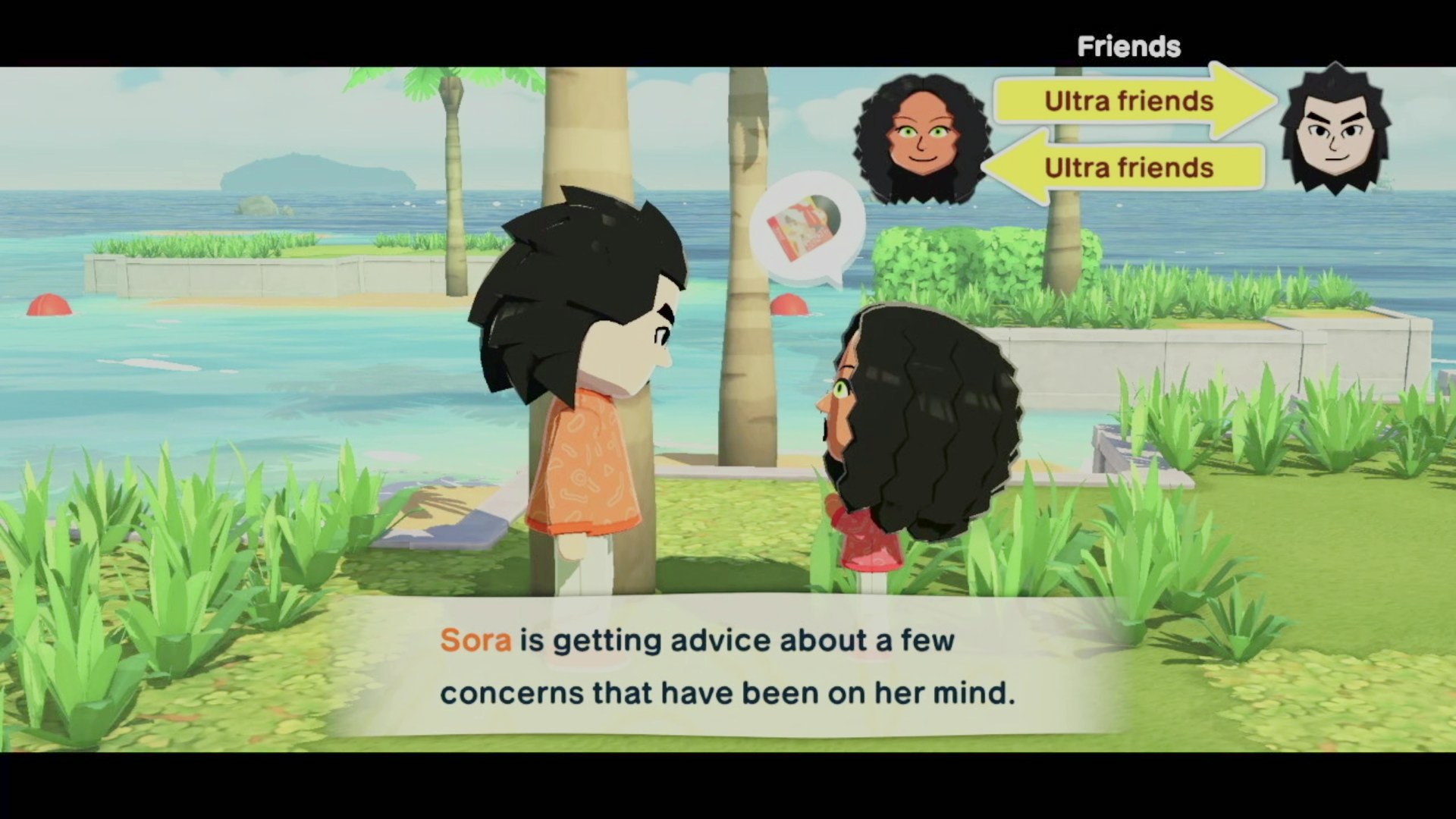Screen dimensions: 1456x819
Task: Advance the Sora advice dialogue box
Action: (x=726, y=666)
